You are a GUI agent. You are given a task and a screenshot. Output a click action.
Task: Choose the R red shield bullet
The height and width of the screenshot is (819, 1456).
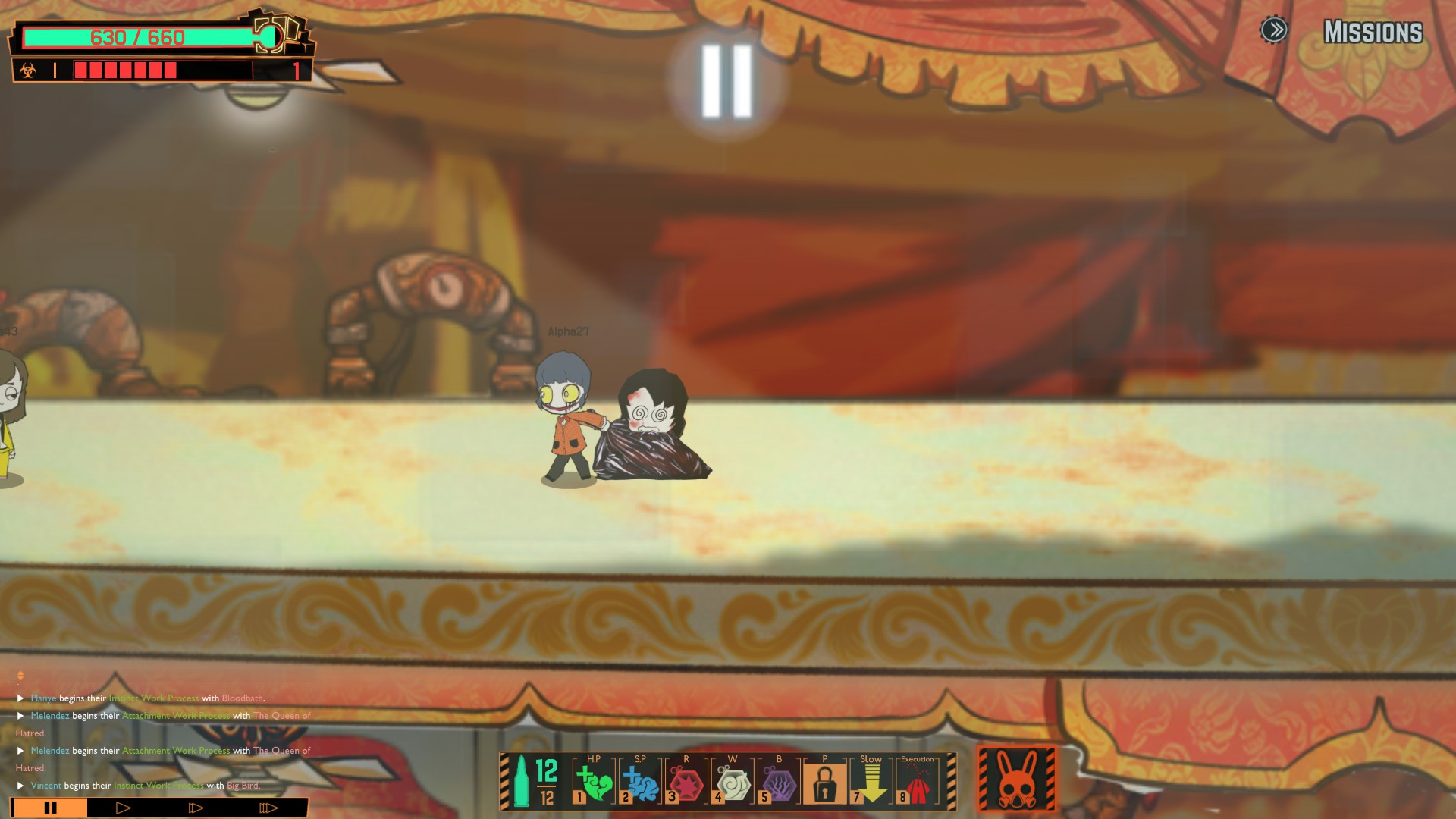(x=686, y=782)
